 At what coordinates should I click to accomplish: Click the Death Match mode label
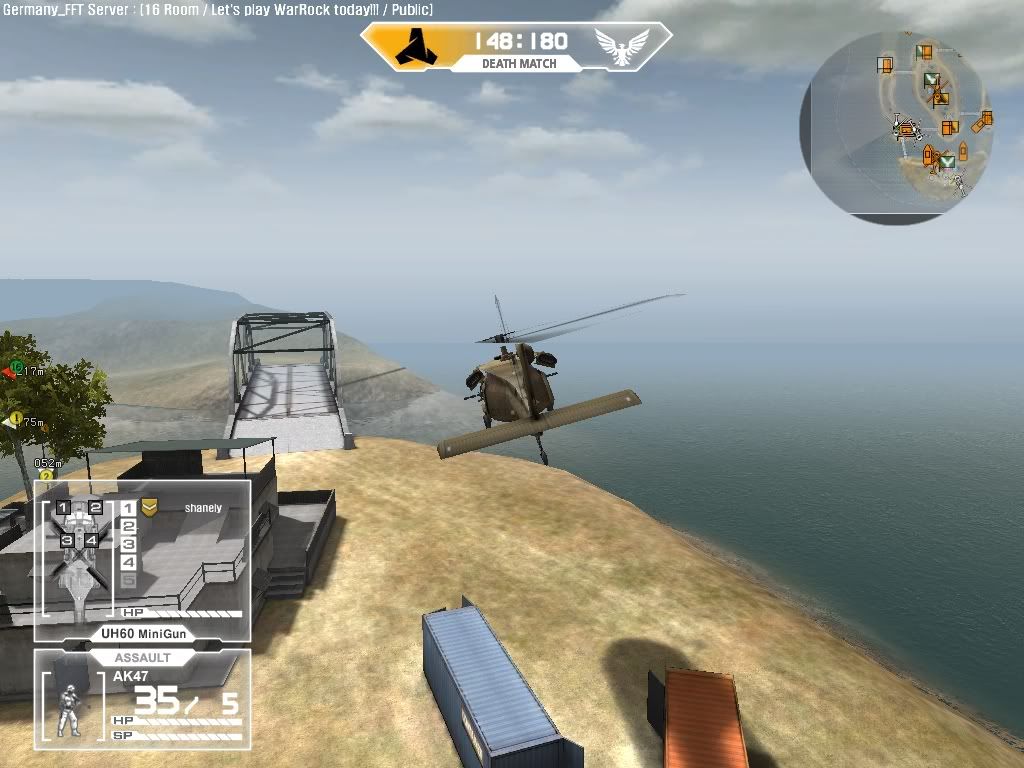pos(518,64)
